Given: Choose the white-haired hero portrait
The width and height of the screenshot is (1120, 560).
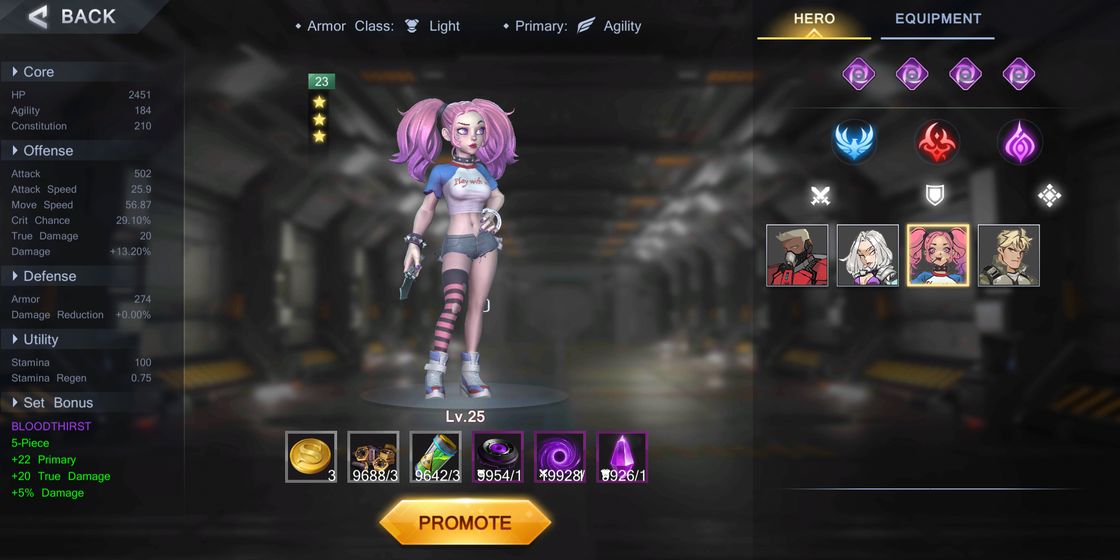Looking at the screenshot, I should [x=867, y=255].
